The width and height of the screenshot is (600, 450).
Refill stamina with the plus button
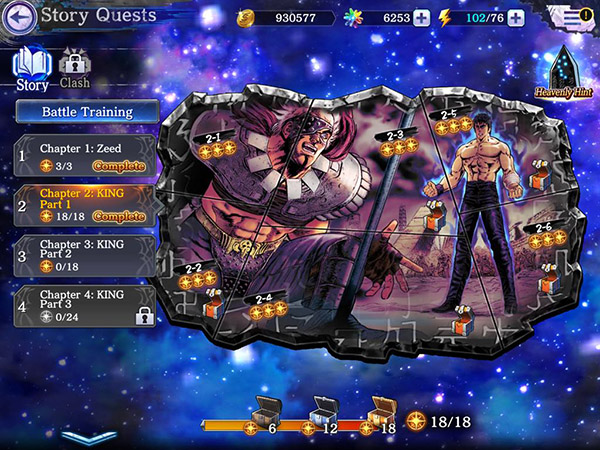[516, 18]
